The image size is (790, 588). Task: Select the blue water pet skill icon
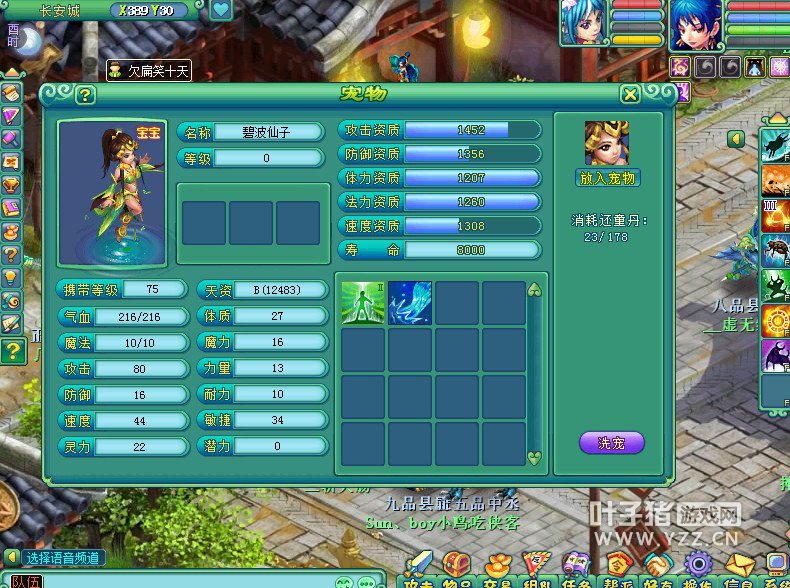410,303
